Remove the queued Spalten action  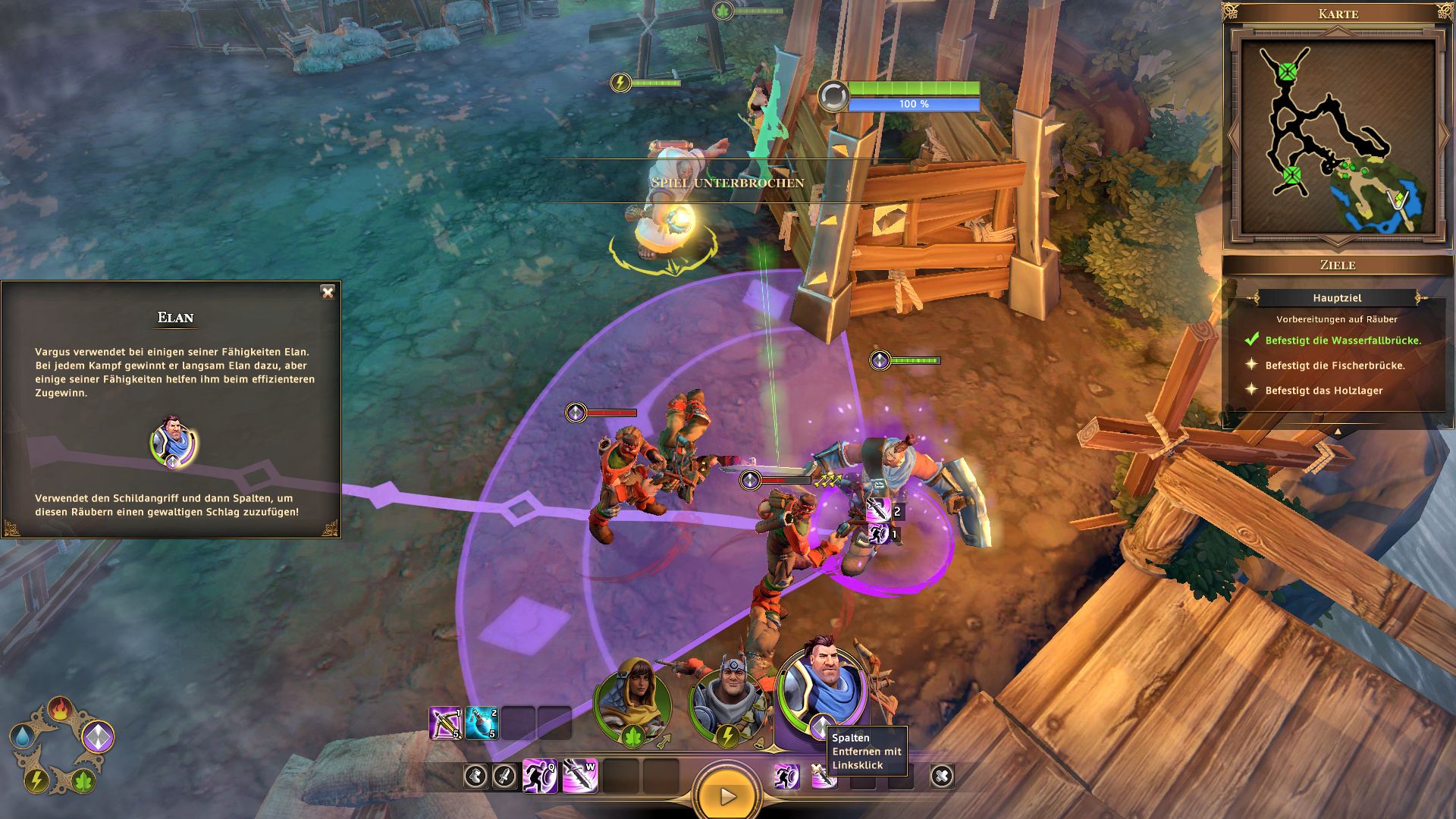[822, 776]
